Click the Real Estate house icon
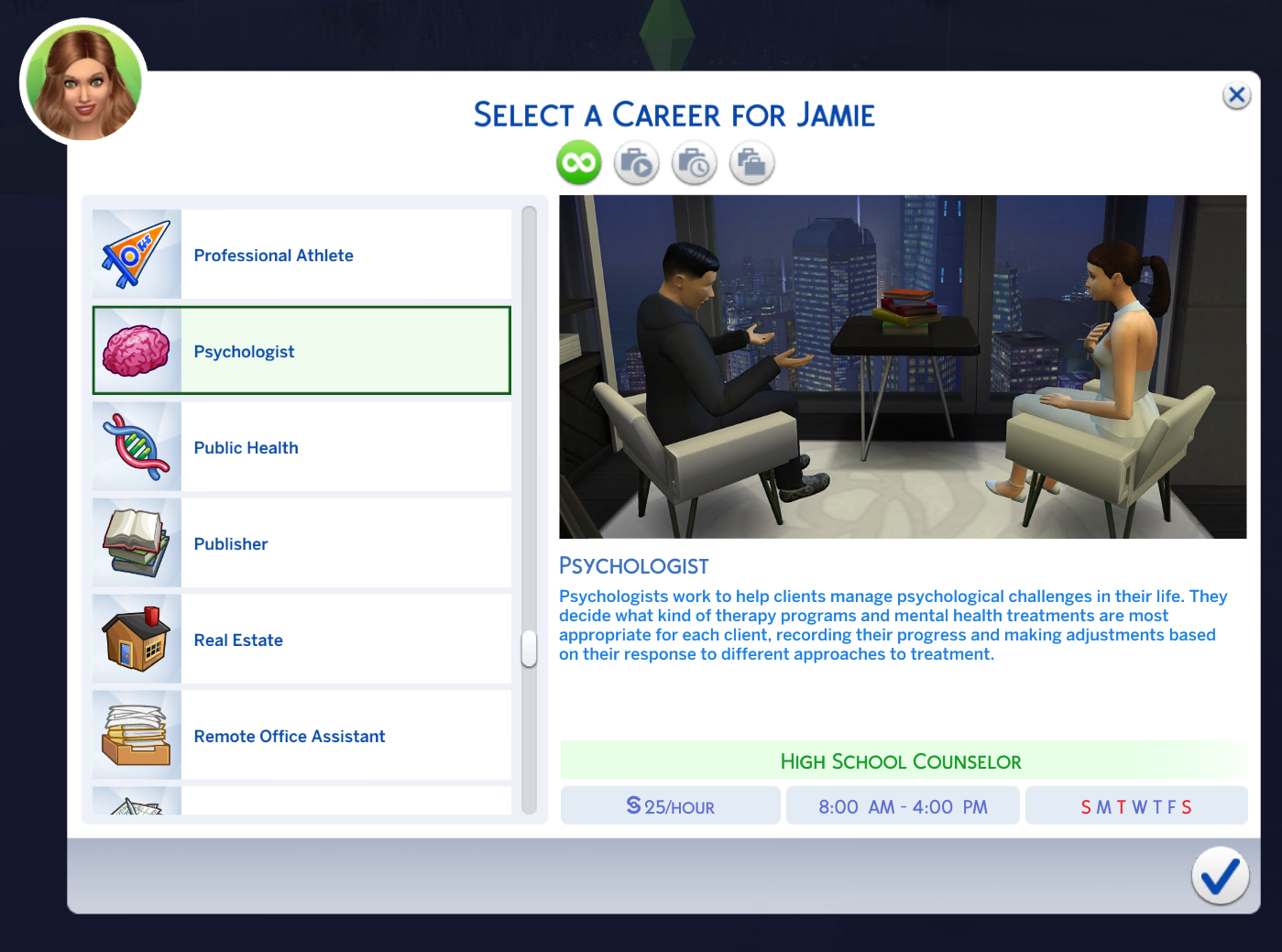1282x952 pixels. (136, 640)
